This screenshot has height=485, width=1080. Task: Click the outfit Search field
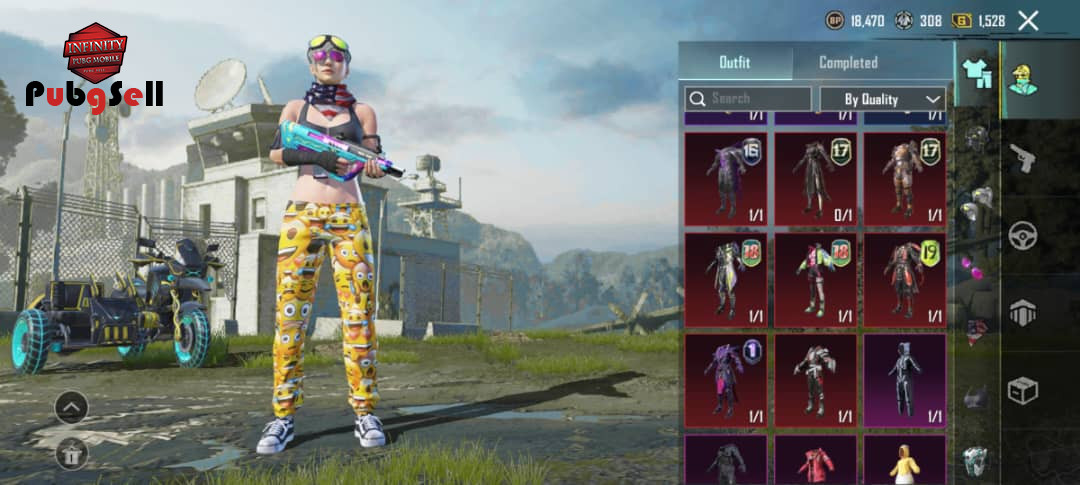(x=748, y=99)
